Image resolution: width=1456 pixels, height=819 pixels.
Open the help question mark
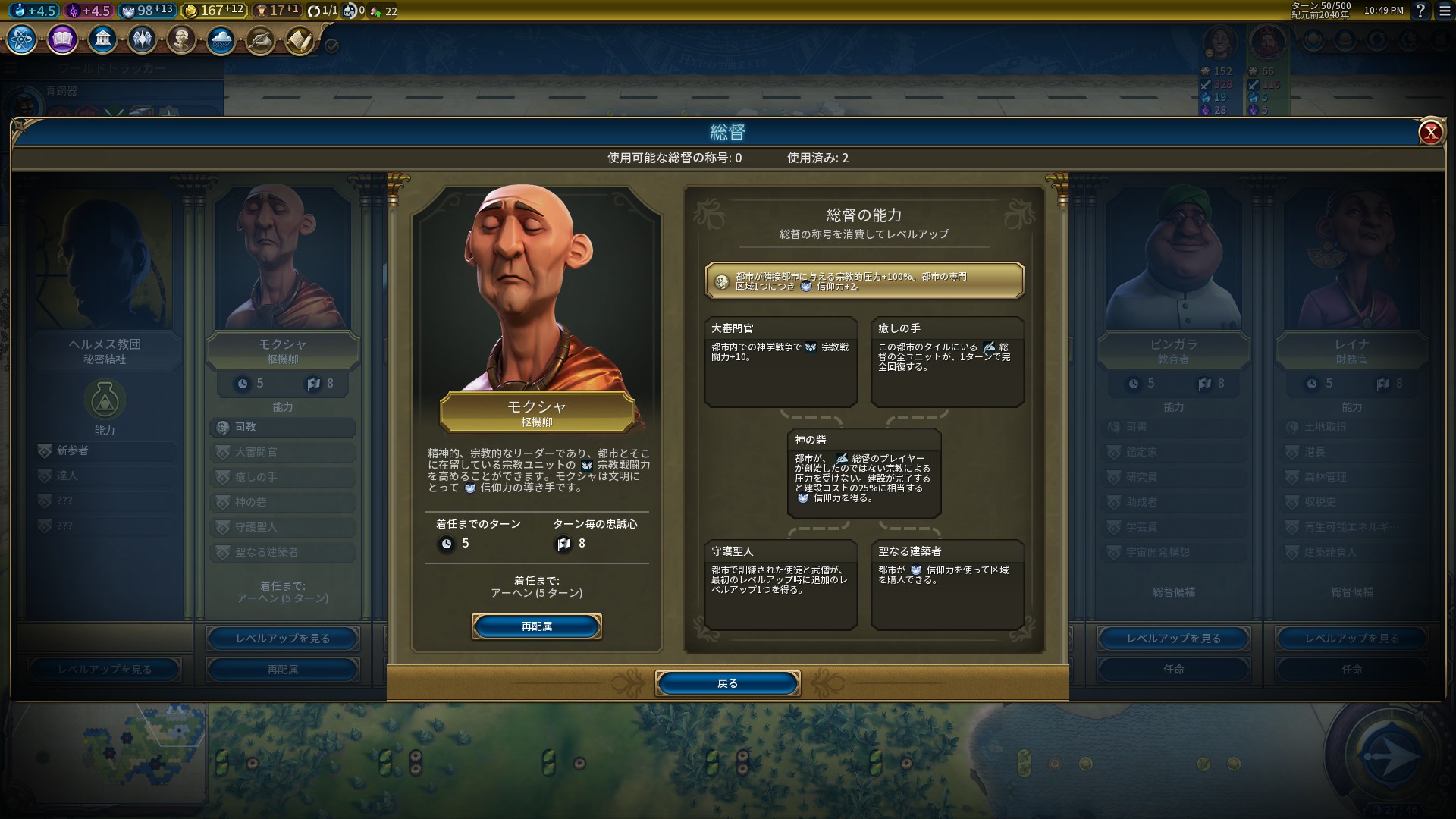[1420, 11]
